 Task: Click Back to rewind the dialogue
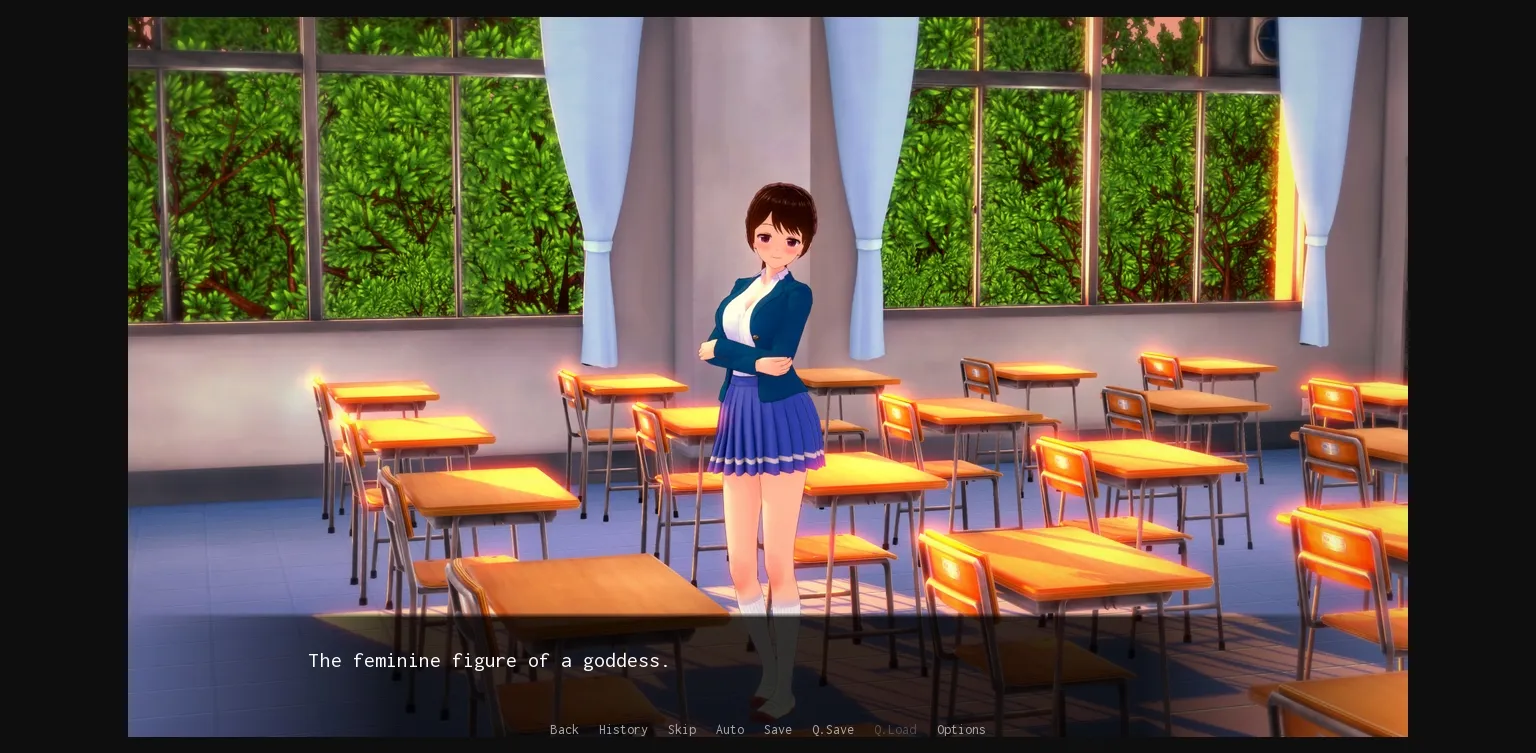[564, 730]
